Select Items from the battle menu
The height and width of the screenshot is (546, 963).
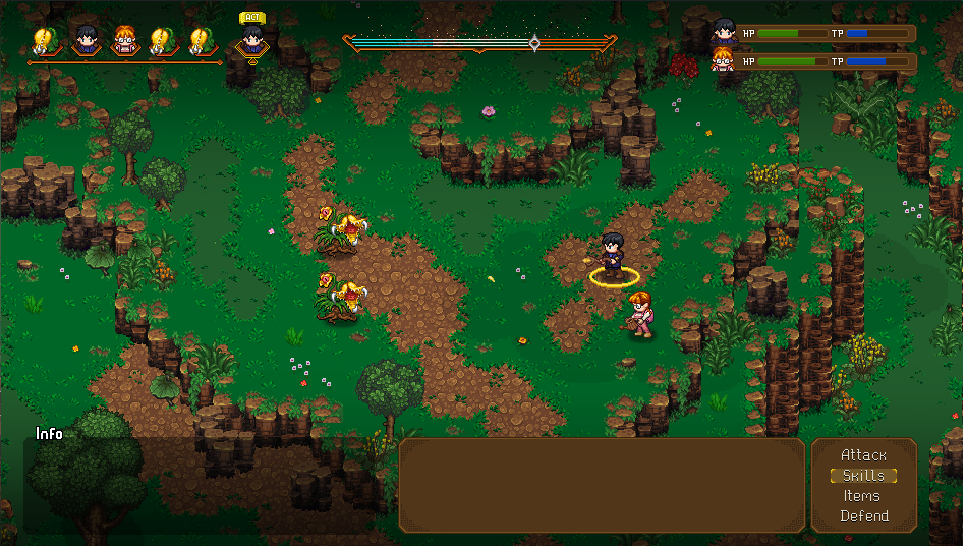861,496
